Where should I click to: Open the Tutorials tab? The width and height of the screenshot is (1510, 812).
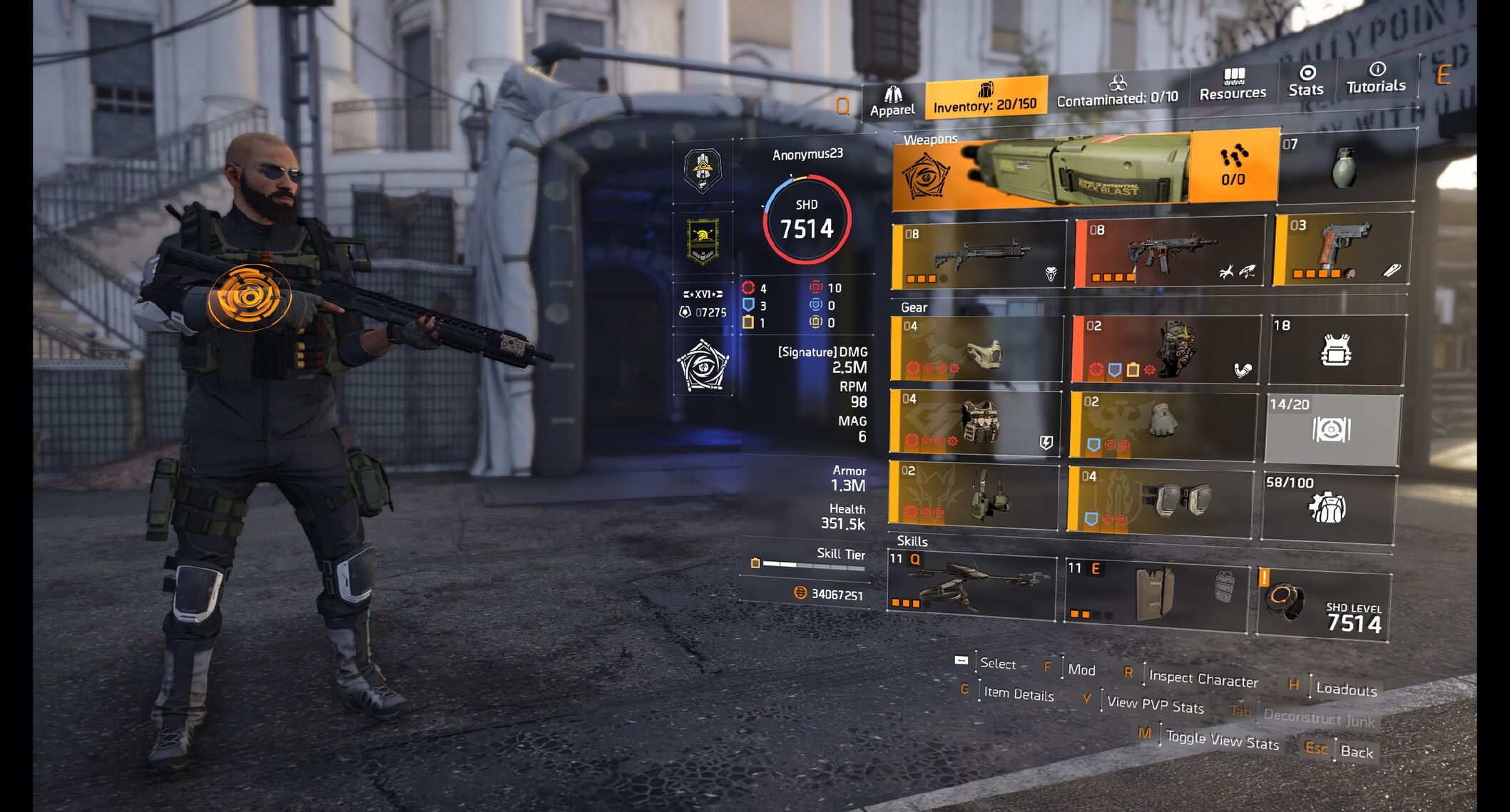(x=1376, y=78)
